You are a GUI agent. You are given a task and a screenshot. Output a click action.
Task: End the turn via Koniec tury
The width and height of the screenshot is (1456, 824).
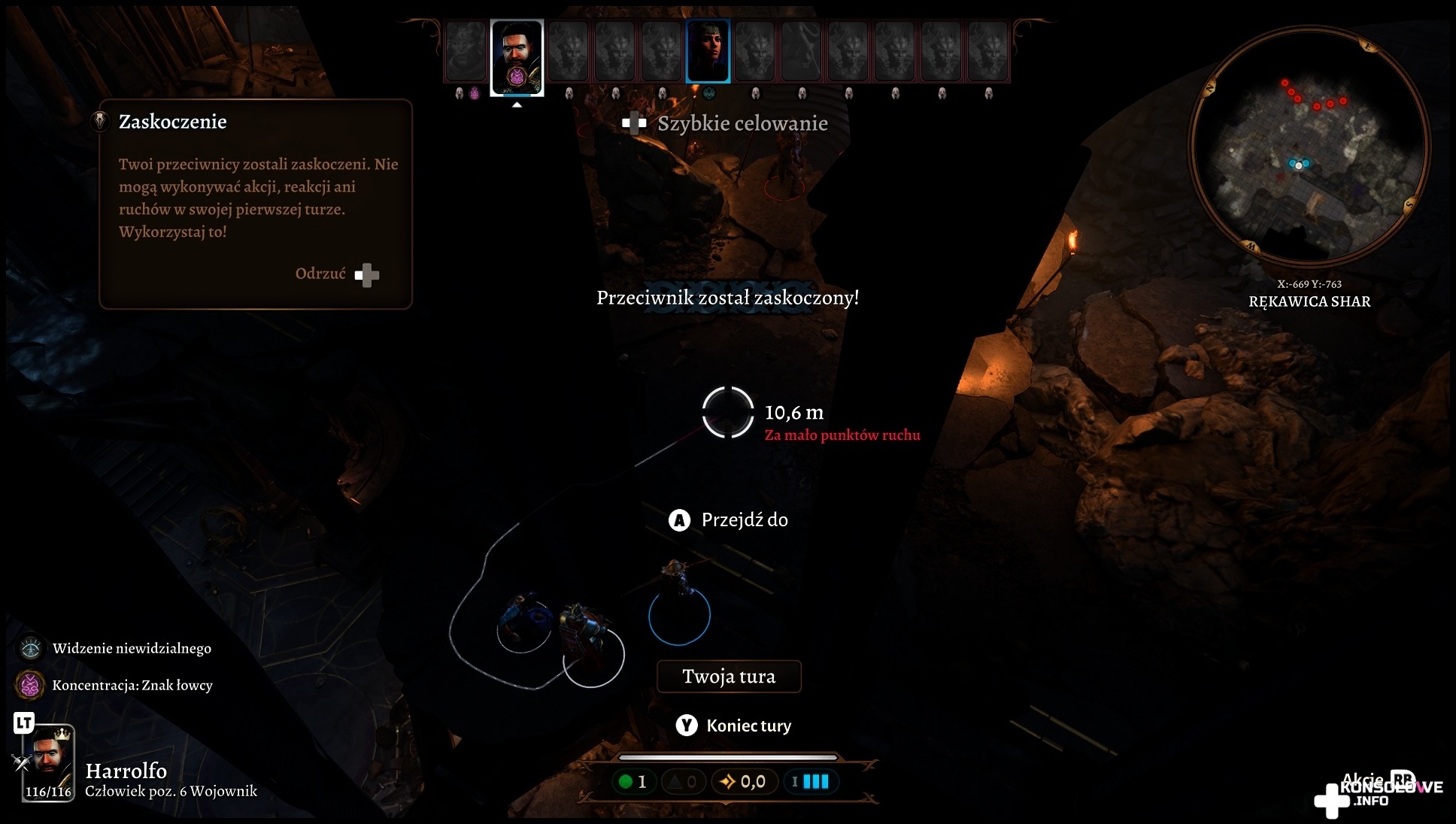pyautogui.click(x=734, y=726)
